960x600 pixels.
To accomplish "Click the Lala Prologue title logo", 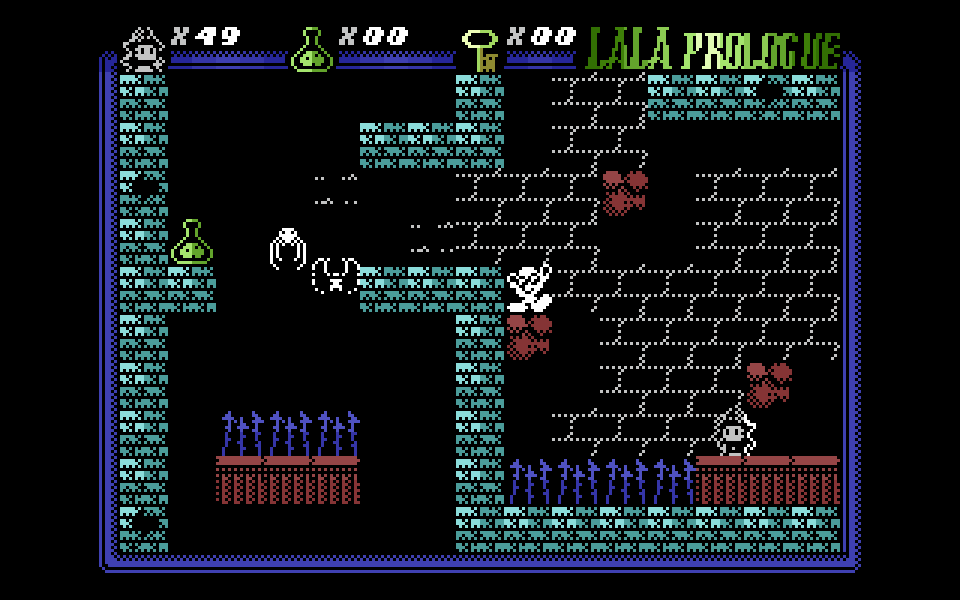I will pyautogui.click(x=712, y=49).
